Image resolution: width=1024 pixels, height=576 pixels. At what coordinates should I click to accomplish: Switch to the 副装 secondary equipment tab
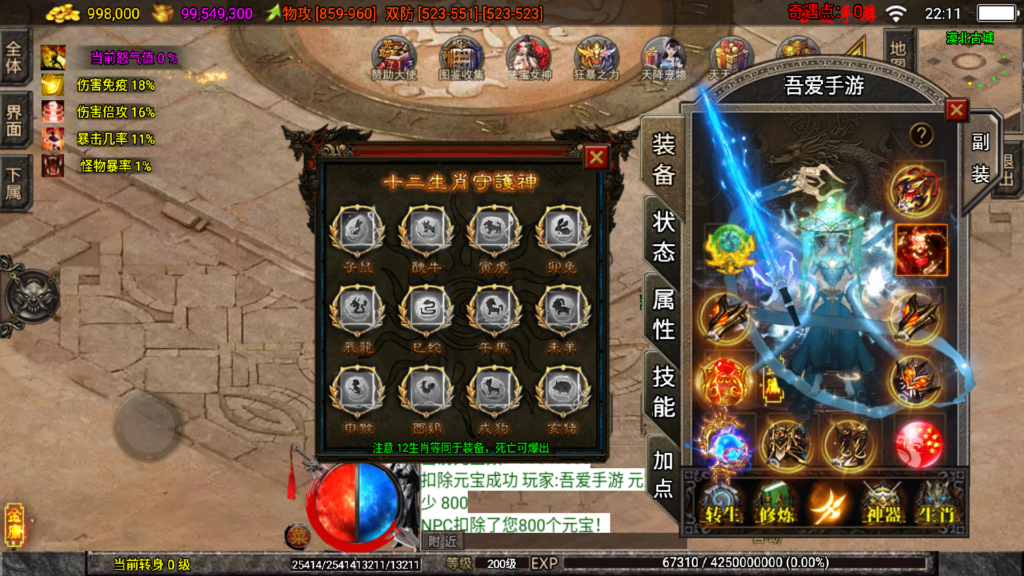[x=980, y=157]
